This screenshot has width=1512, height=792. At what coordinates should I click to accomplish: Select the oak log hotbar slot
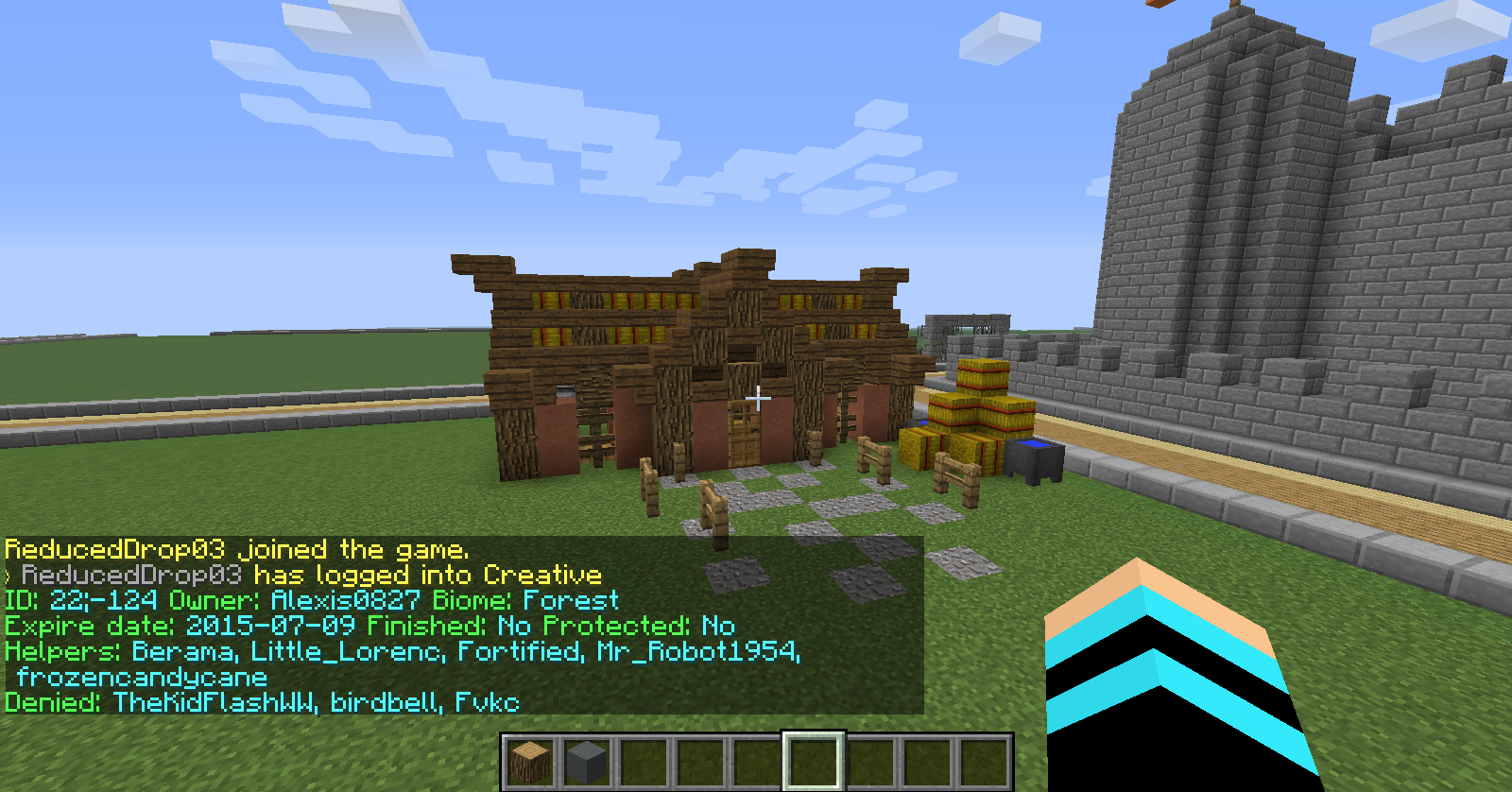[529, 762]
